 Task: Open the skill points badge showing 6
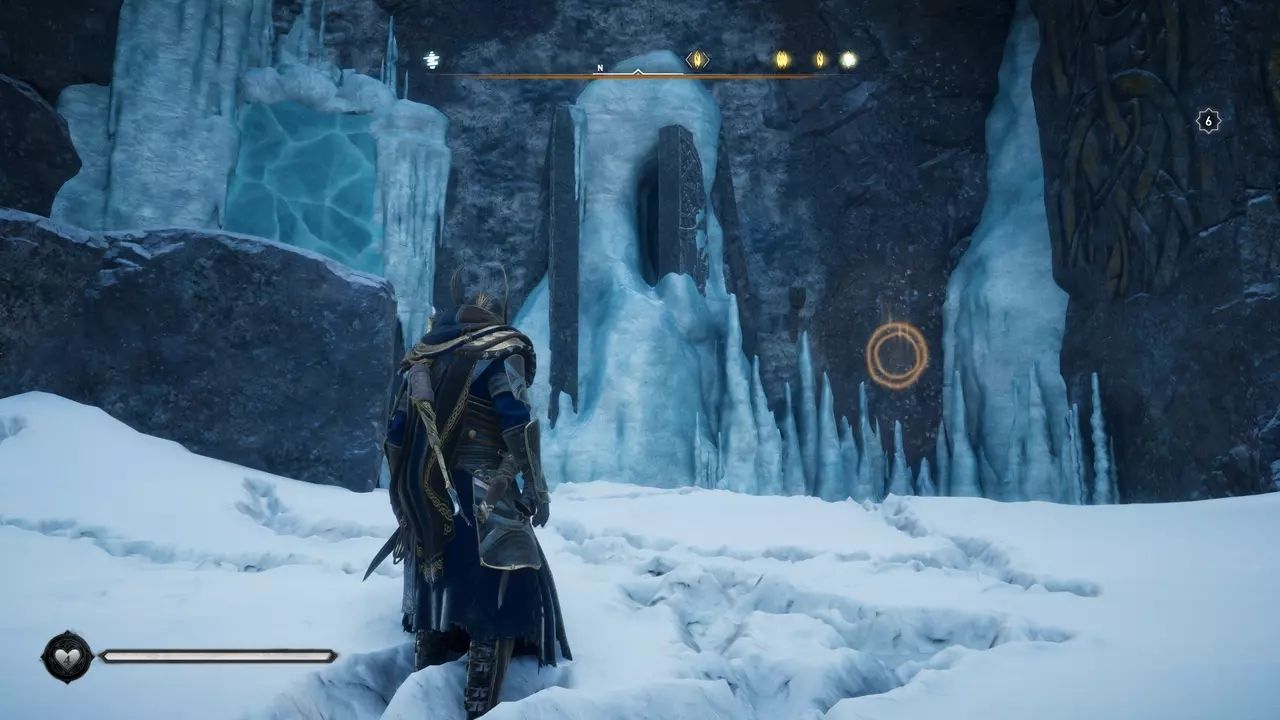(x=1208, y=121)
